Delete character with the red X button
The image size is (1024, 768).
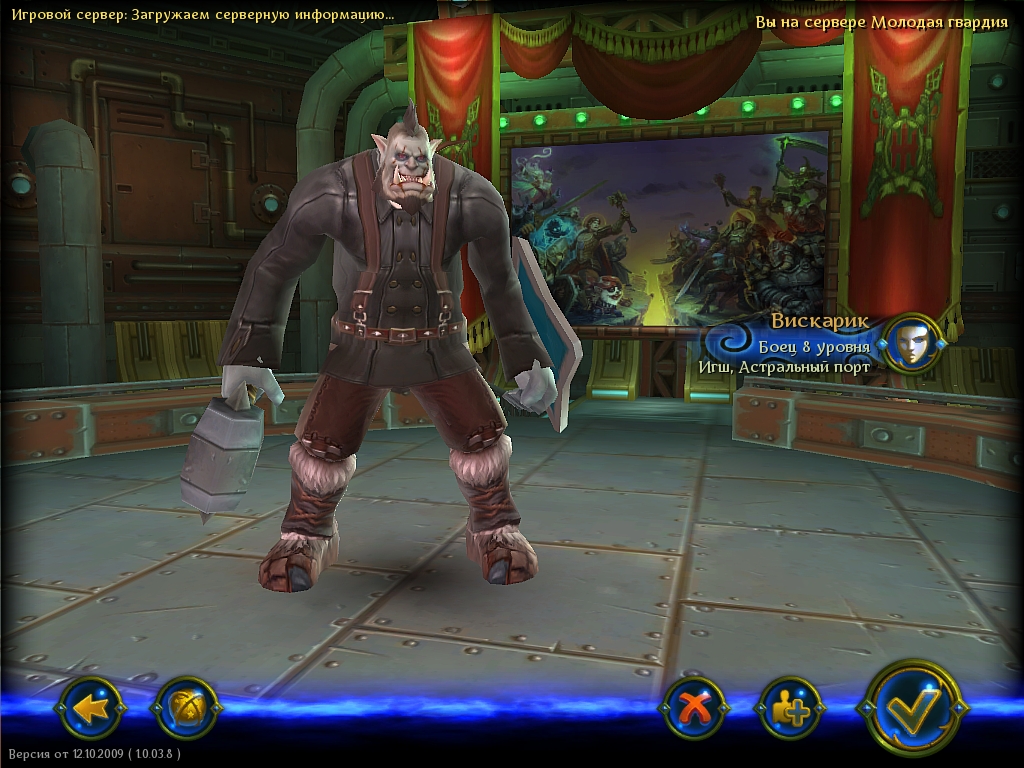[692, 708]
